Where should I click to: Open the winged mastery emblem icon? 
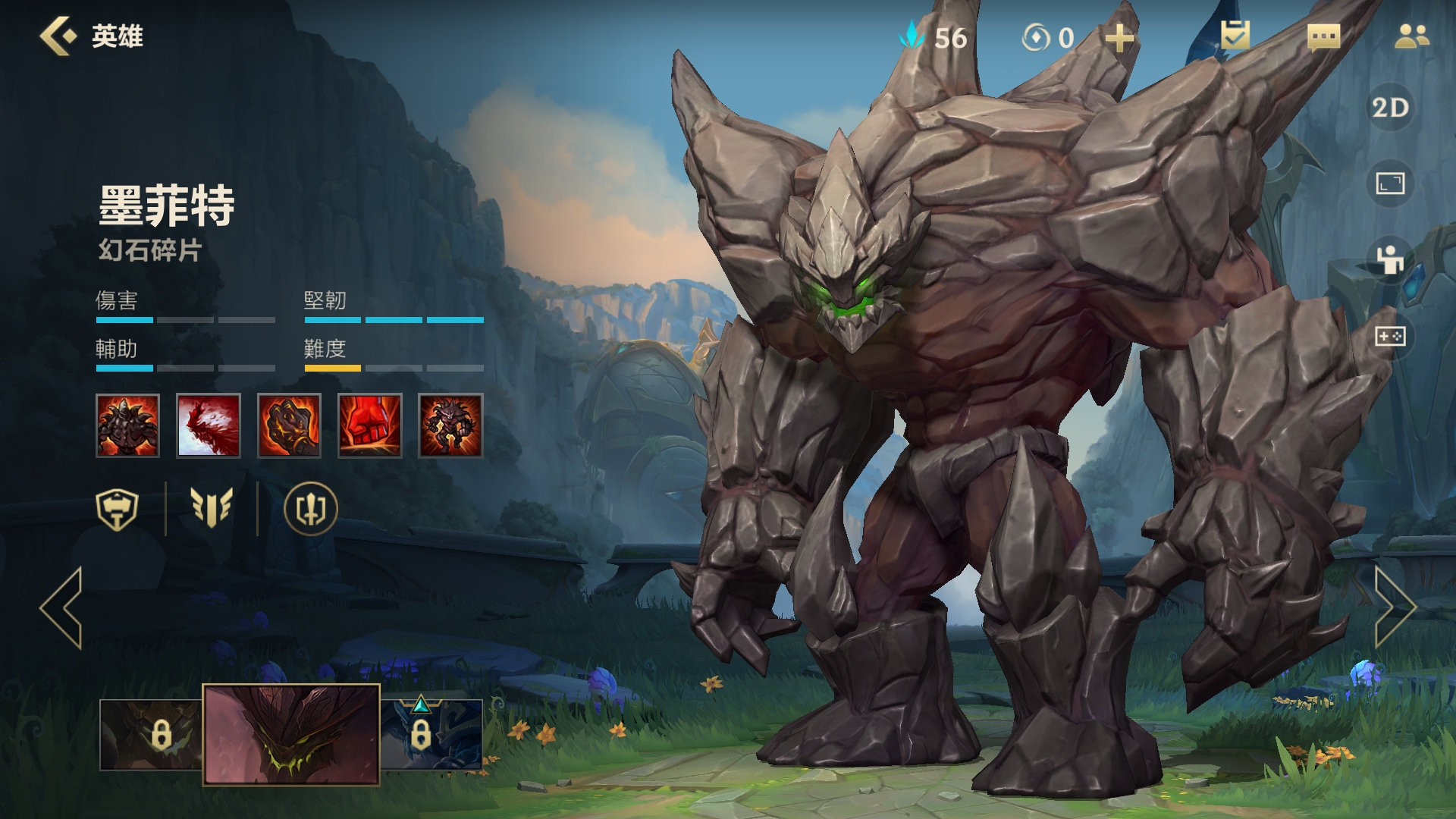click(211, 509)
